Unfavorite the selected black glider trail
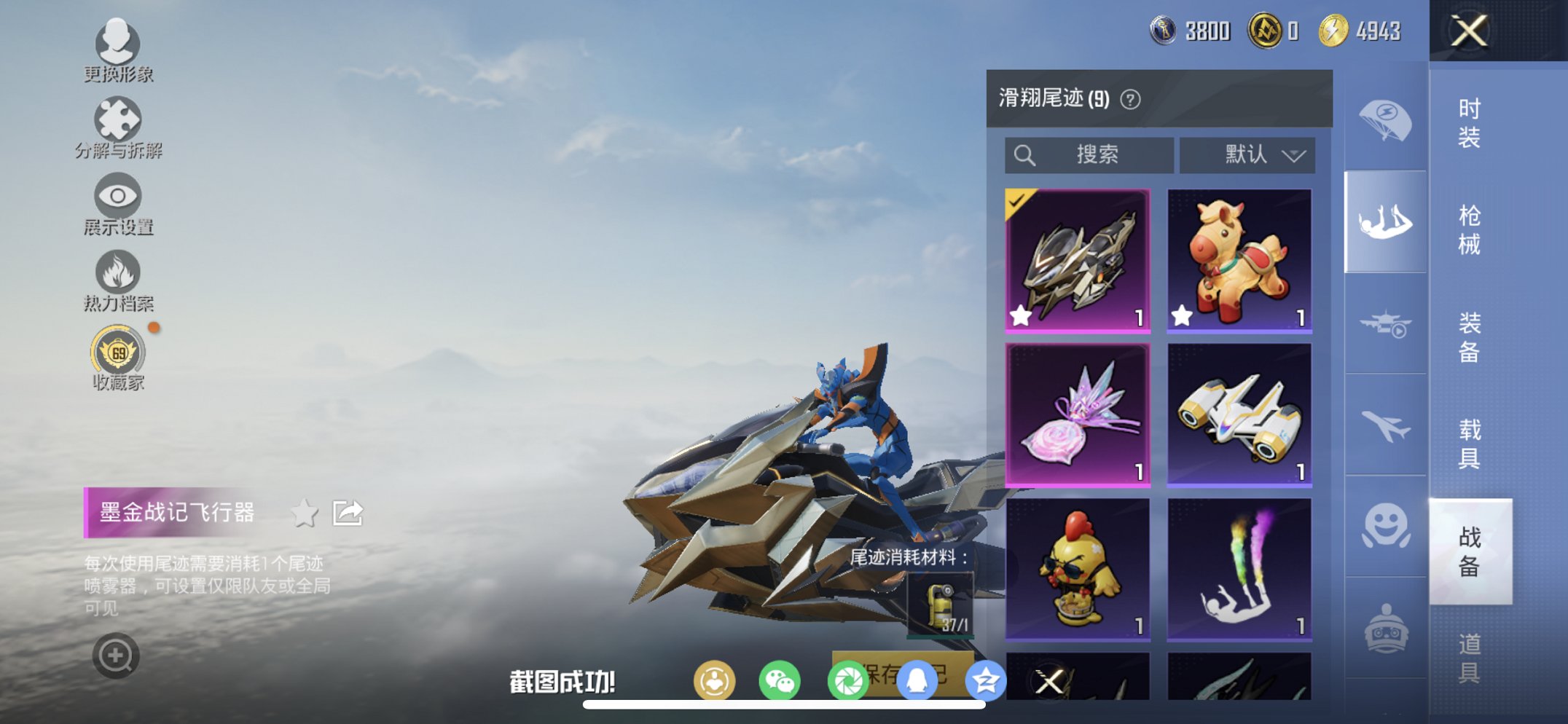1568x724 pixels. click(1021, 316)
